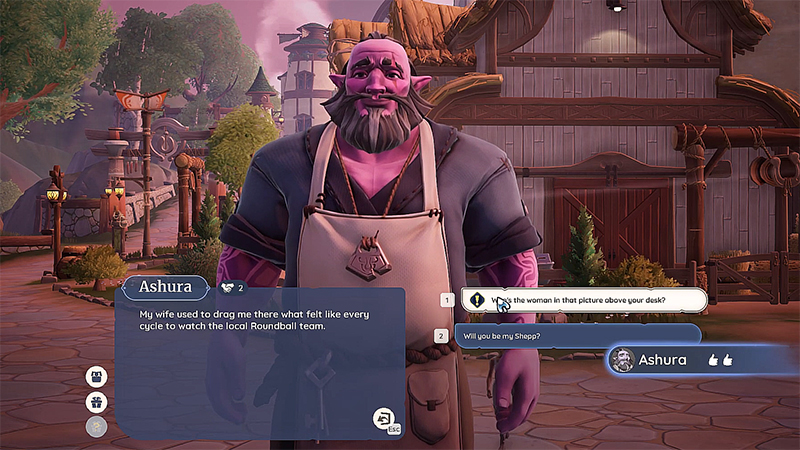Click the greyed-out question mark icon
The image size is (800, 450).
point(97,427)
